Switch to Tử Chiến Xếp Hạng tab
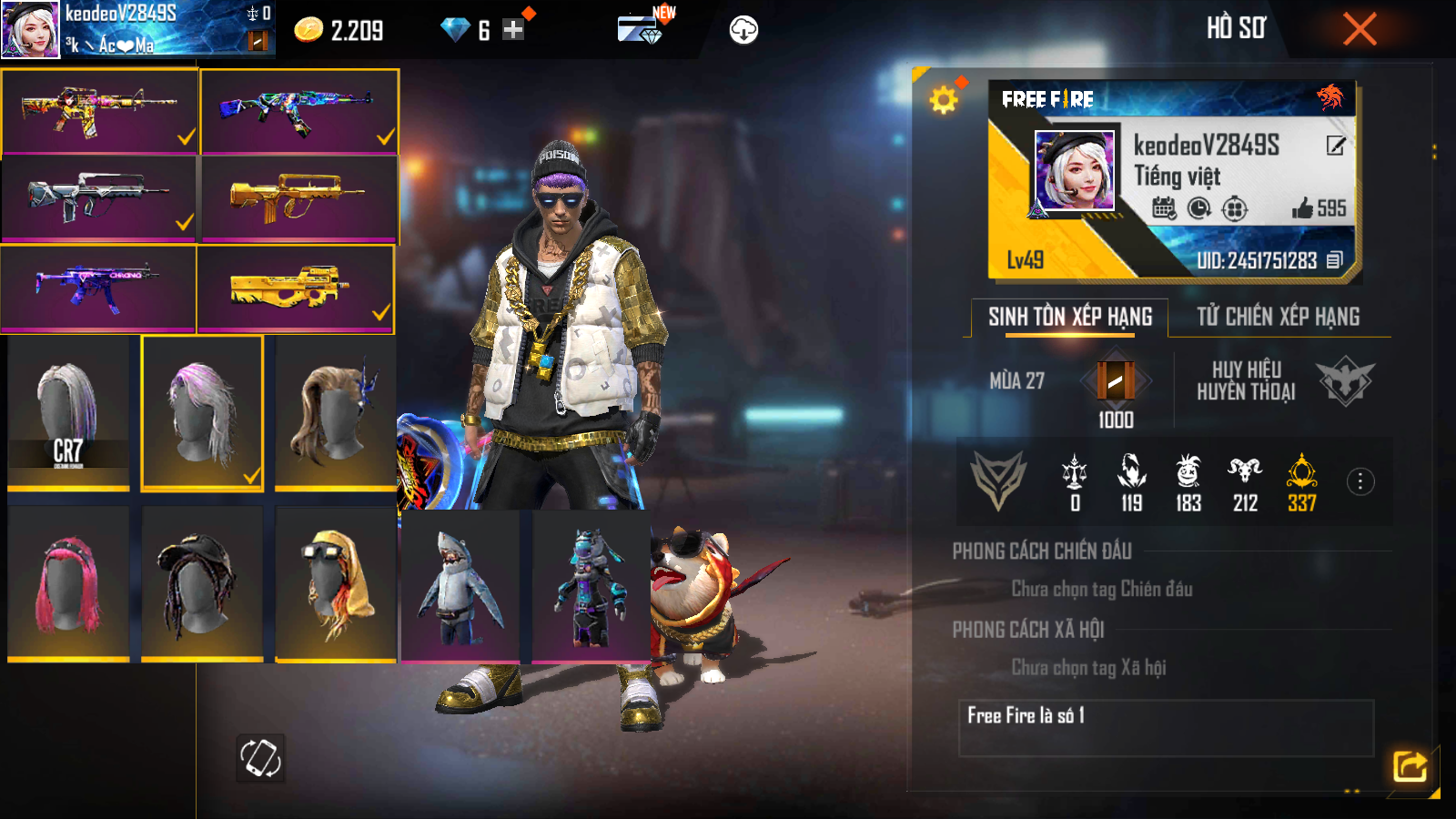 click(x=1278, y=317)
